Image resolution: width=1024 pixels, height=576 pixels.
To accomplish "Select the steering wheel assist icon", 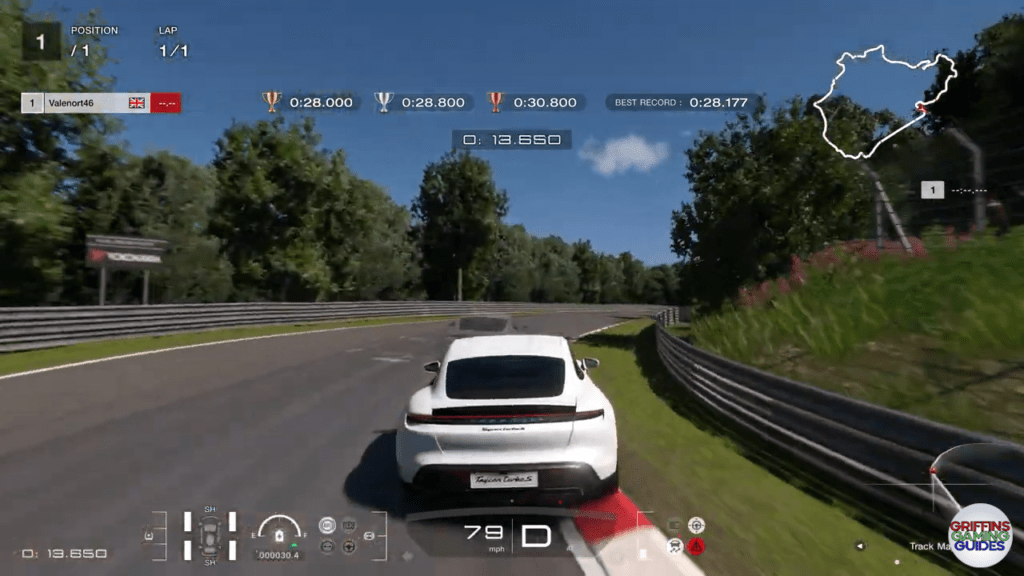I will [348, 546].
